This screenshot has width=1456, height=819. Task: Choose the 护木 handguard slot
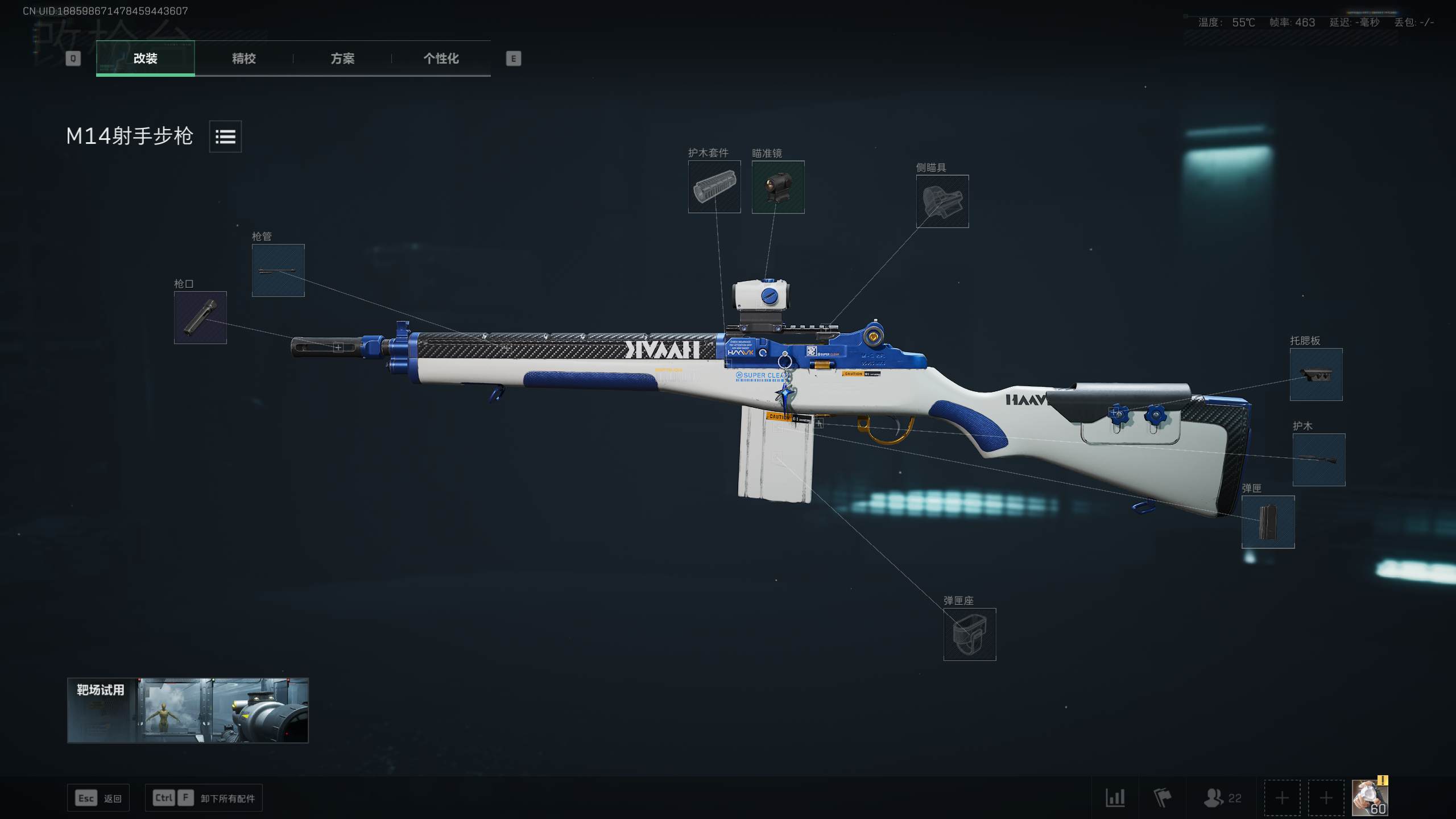1319,460
